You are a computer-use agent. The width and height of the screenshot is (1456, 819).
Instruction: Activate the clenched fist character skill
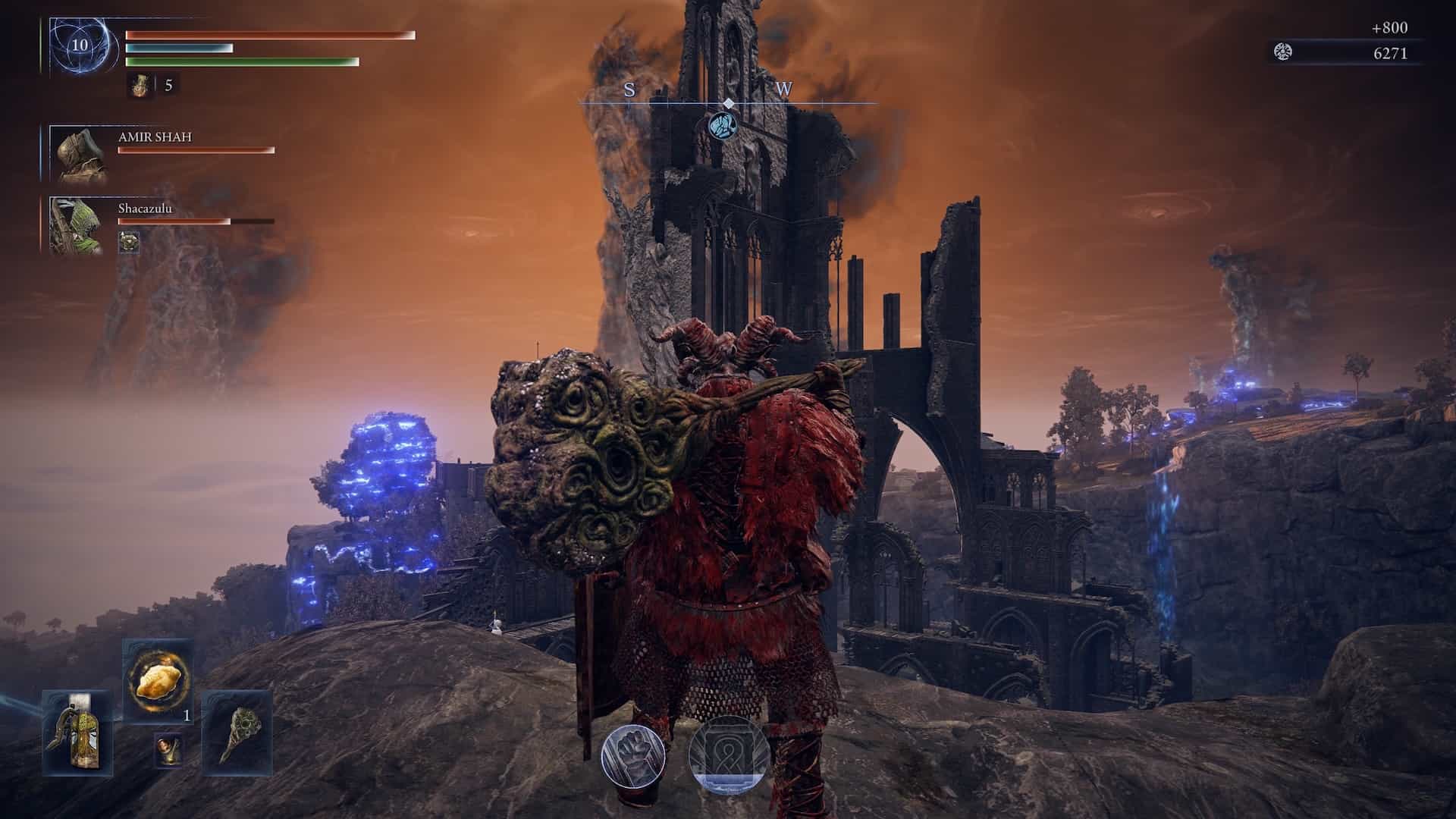coord(633,755)
